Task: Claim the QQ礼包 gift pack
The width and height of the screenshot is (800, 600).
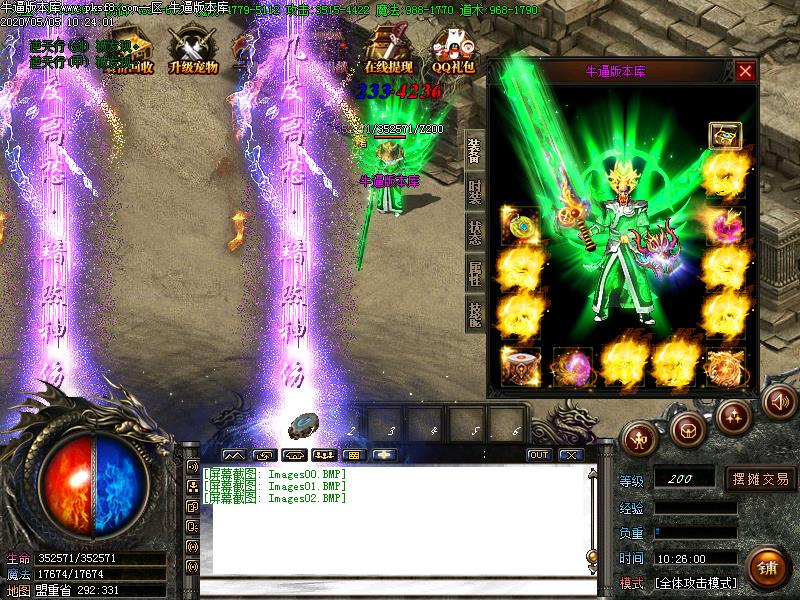Action: [453, 52]
